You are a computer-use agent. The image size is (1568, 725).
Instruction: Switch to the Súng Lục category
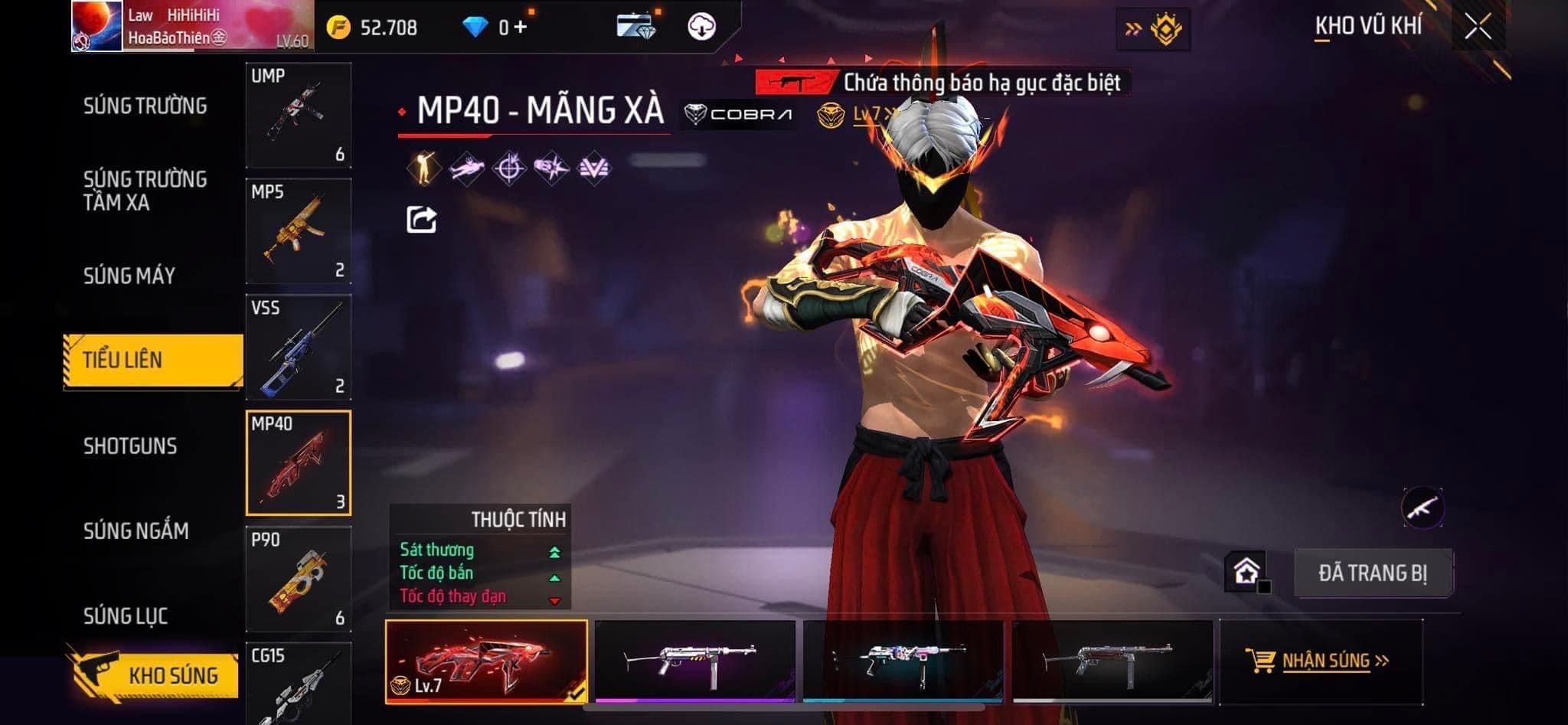click(126, 616)
